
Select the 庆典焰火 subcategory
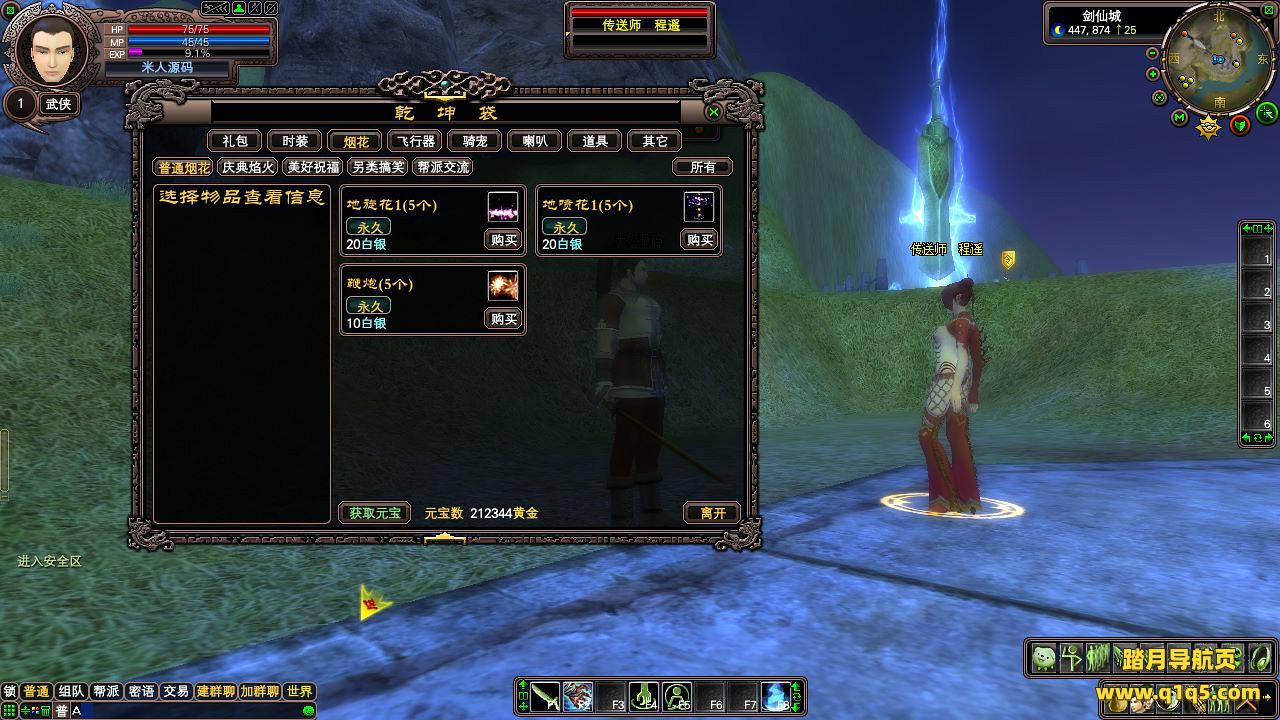click(x=248, y=168)
